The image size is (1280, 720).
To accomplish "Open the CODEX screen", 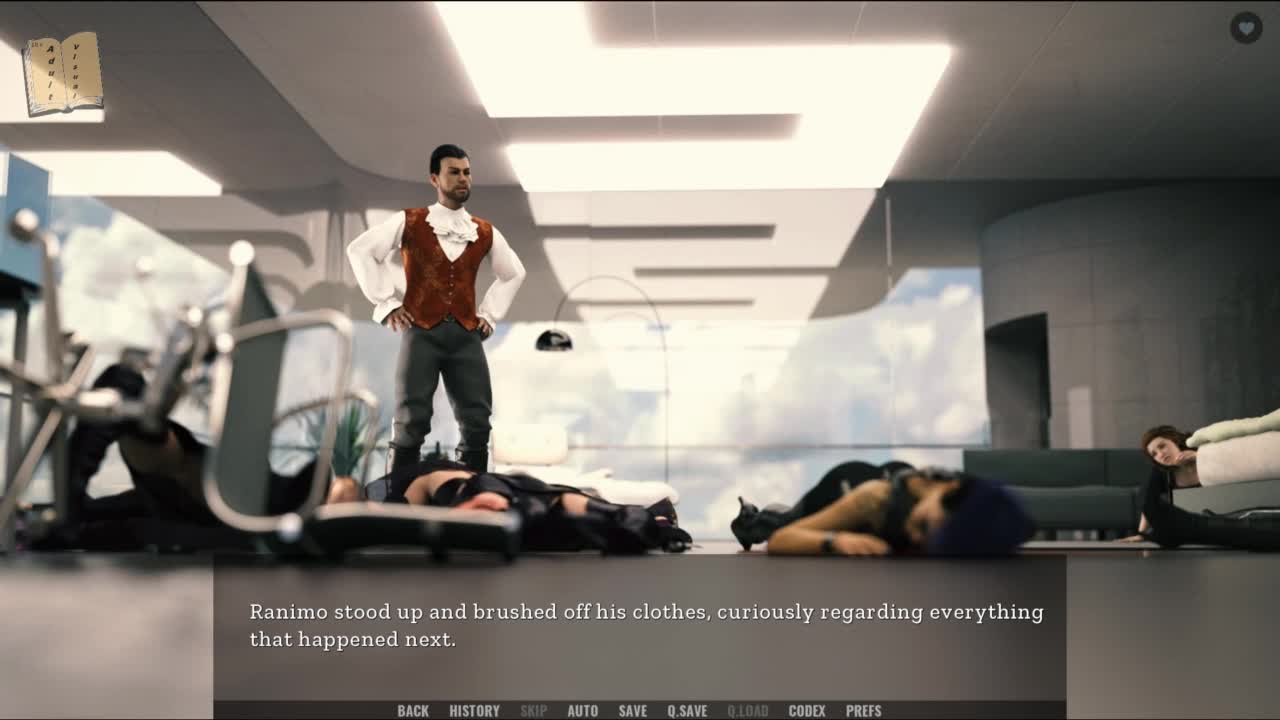I will coord(807,711).
